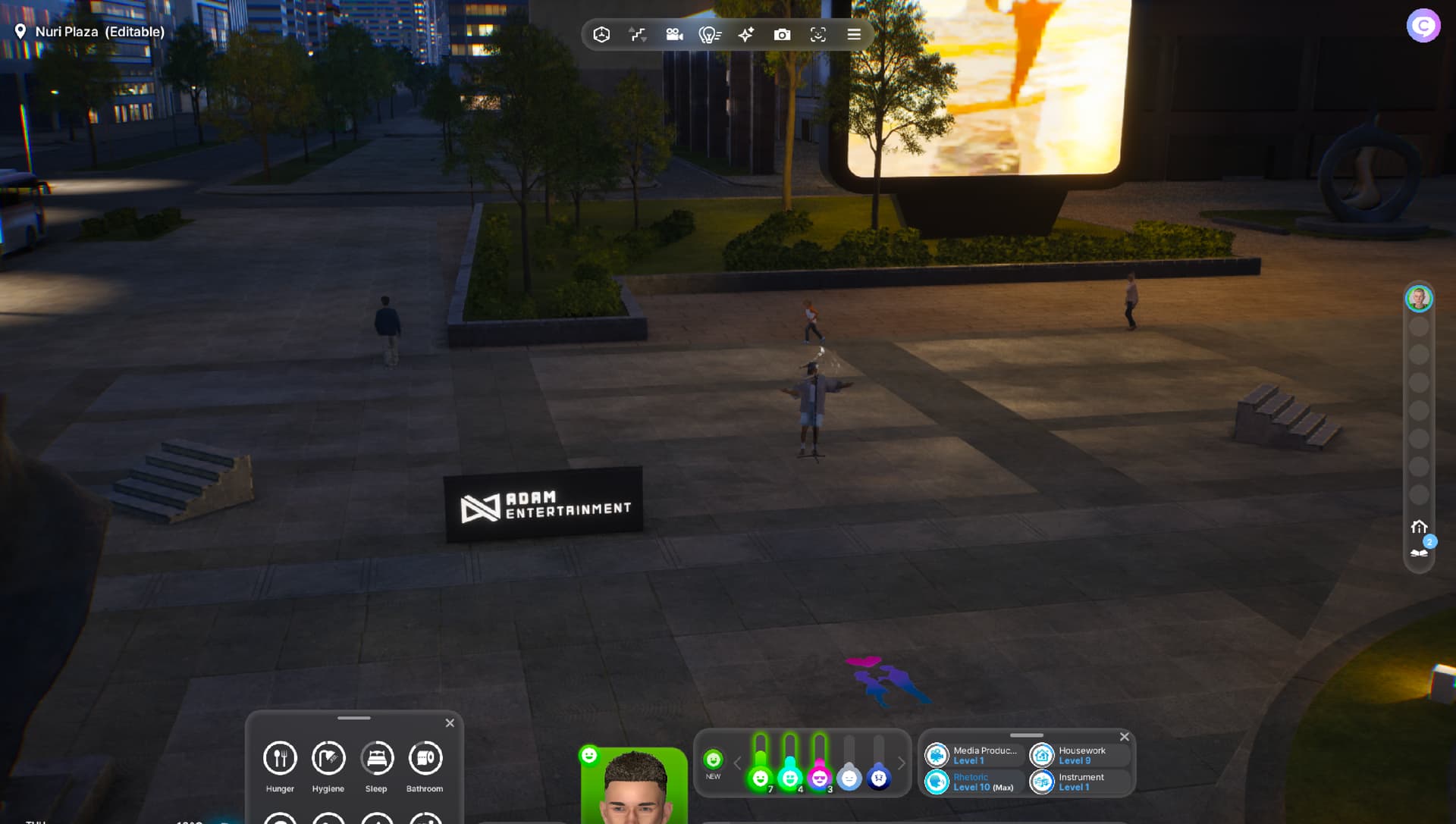This screenshot has height=824, width=1456.
Task: Click the Instrument Level 1 skill
Action: 1080,782
